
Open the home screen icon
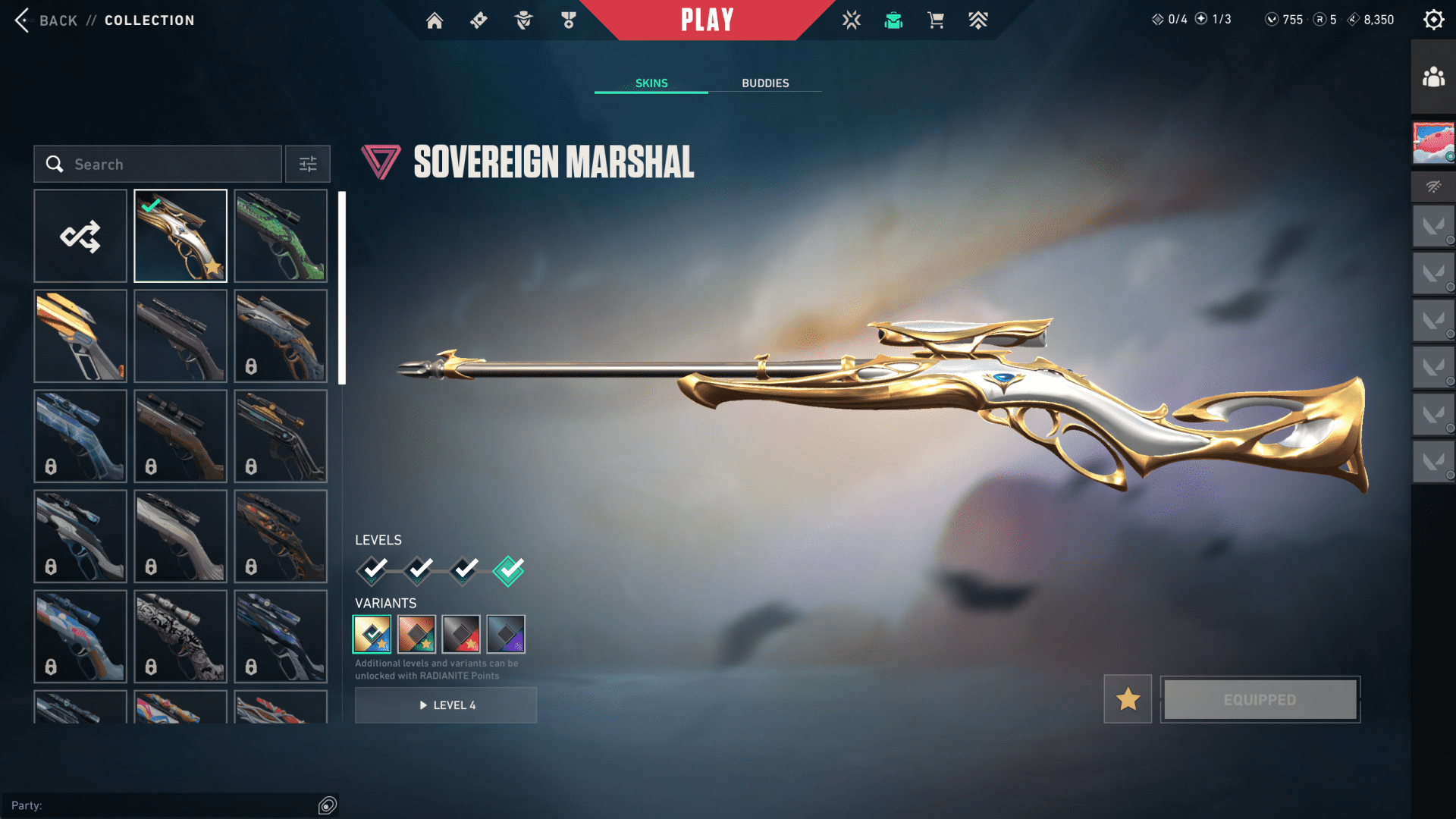click(x=435, y=20)
